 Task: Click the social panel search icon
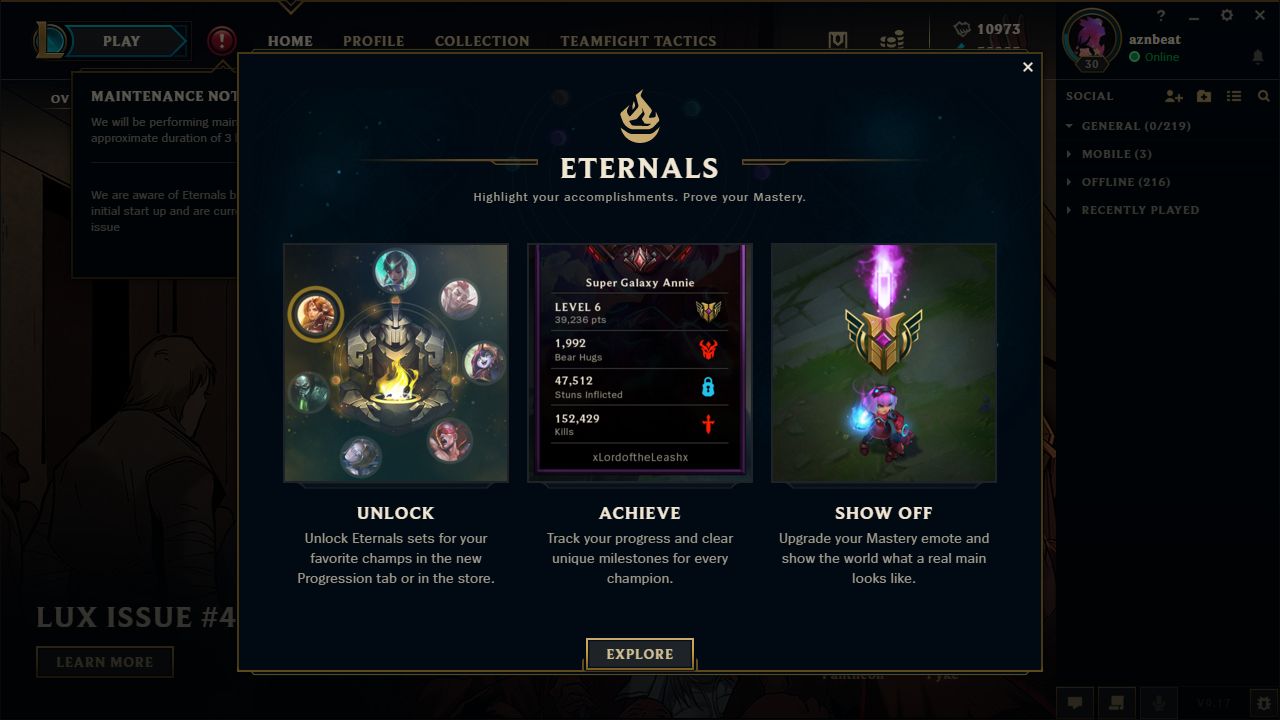tap(1263, 96)
